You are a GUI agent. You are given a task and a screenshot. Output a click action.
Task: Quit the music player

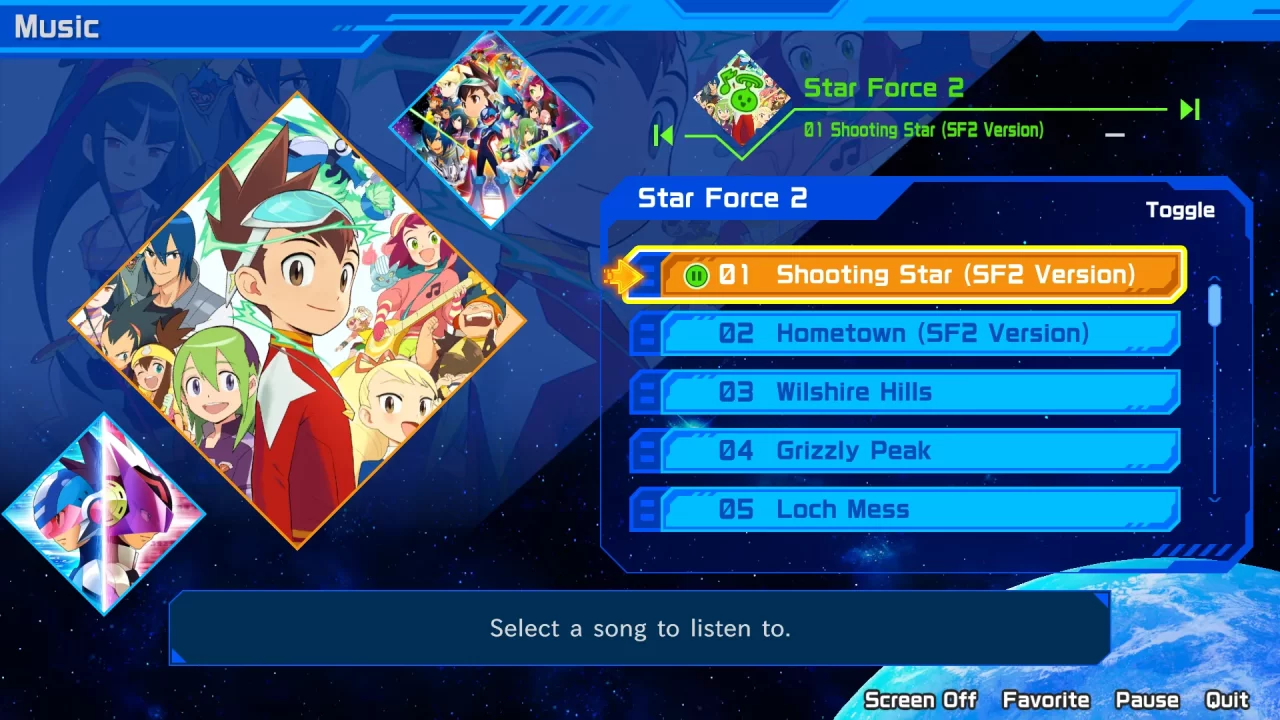coord(1228,700)
